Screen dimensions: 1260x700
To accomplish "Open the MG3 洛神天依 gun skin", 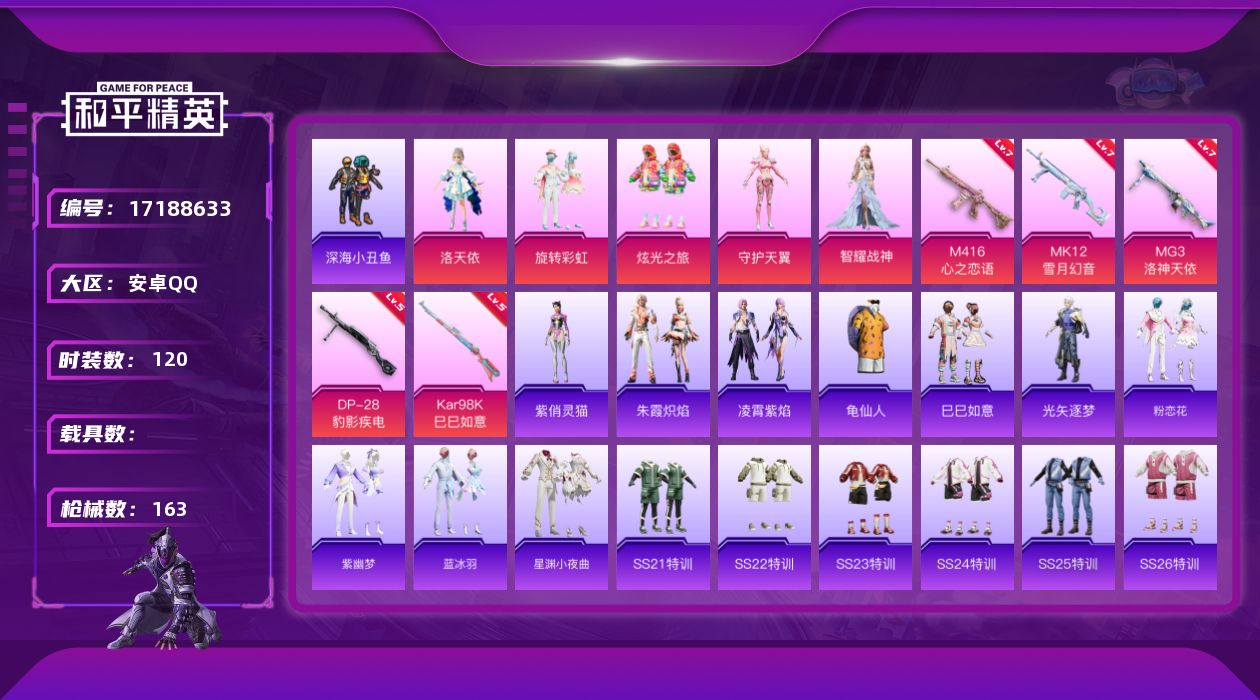I will pos(1170,211).
